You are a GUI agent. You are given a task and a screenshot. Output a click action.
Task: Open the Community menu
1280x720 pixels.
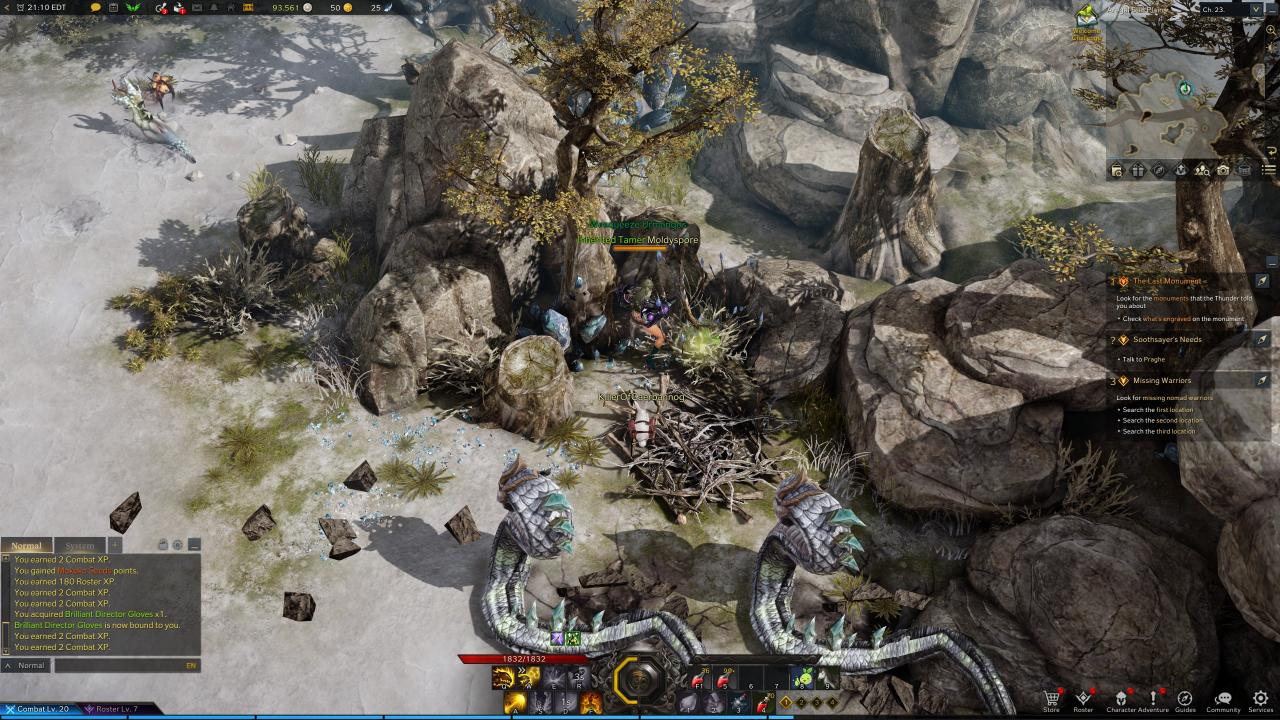(x=1222, y=698)
